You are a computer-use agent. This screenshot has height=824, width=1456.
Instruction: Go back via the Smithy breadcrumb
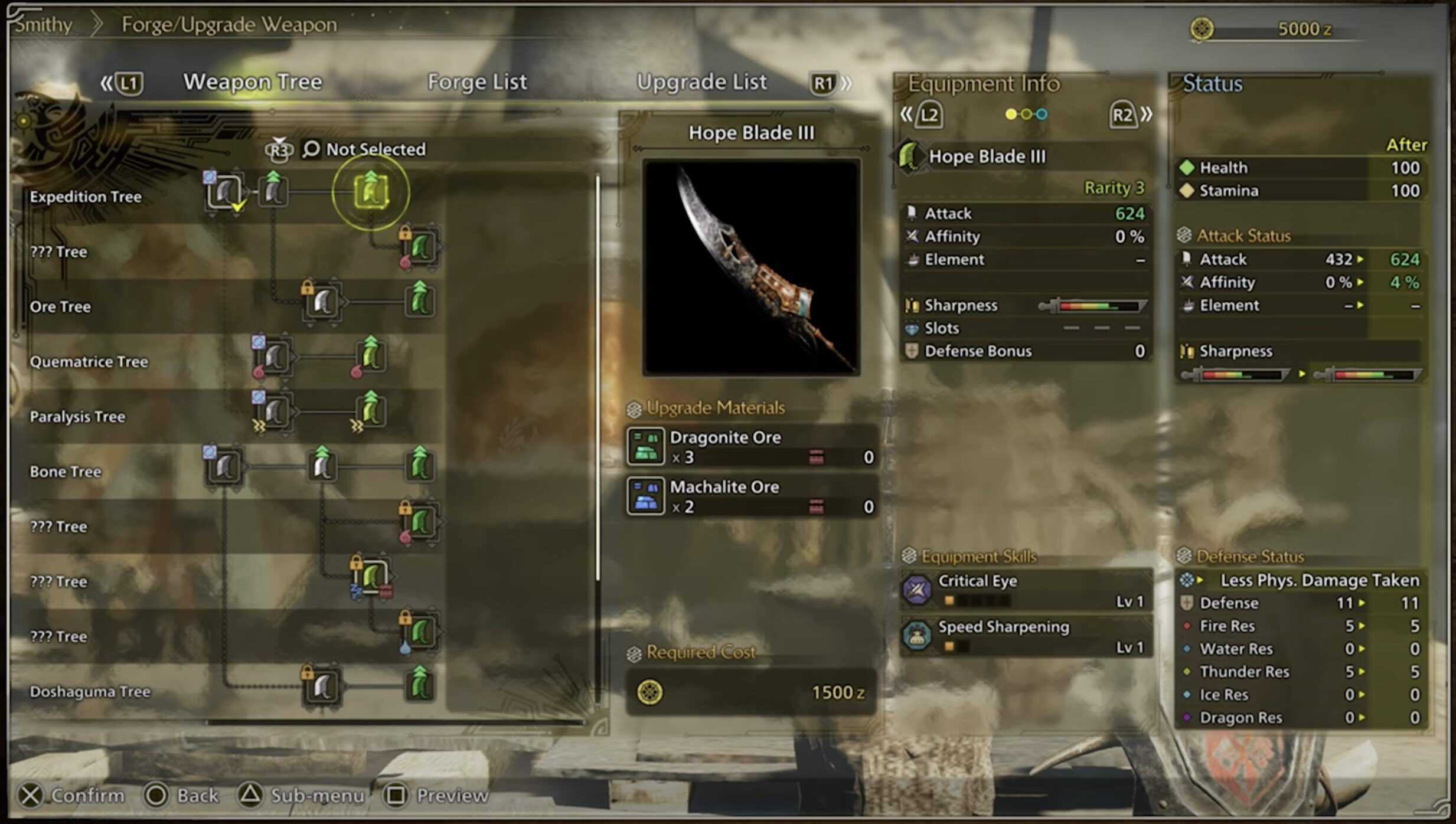pos(43,25)
